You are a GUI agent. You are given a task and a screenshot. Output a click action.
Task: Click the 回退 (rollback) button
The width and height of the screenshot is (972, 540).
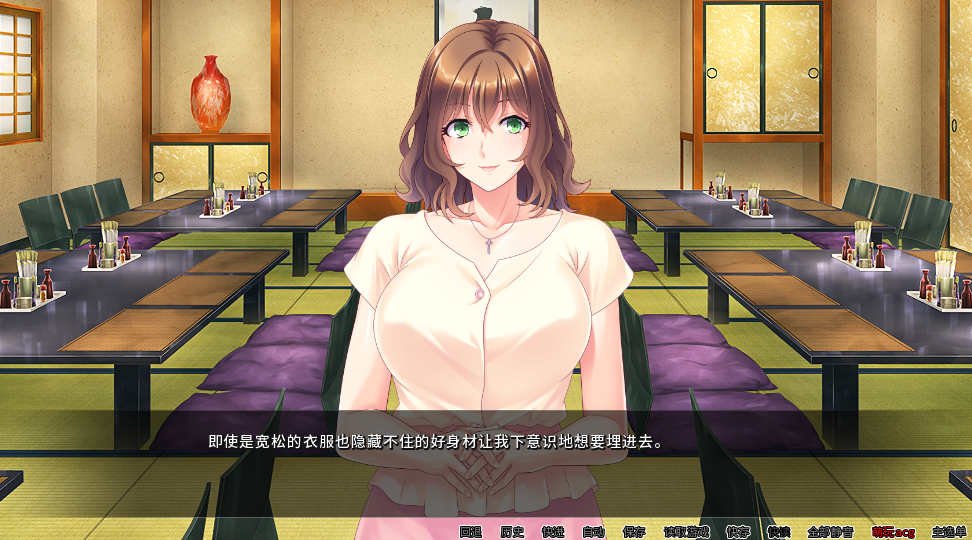point(471,532)
